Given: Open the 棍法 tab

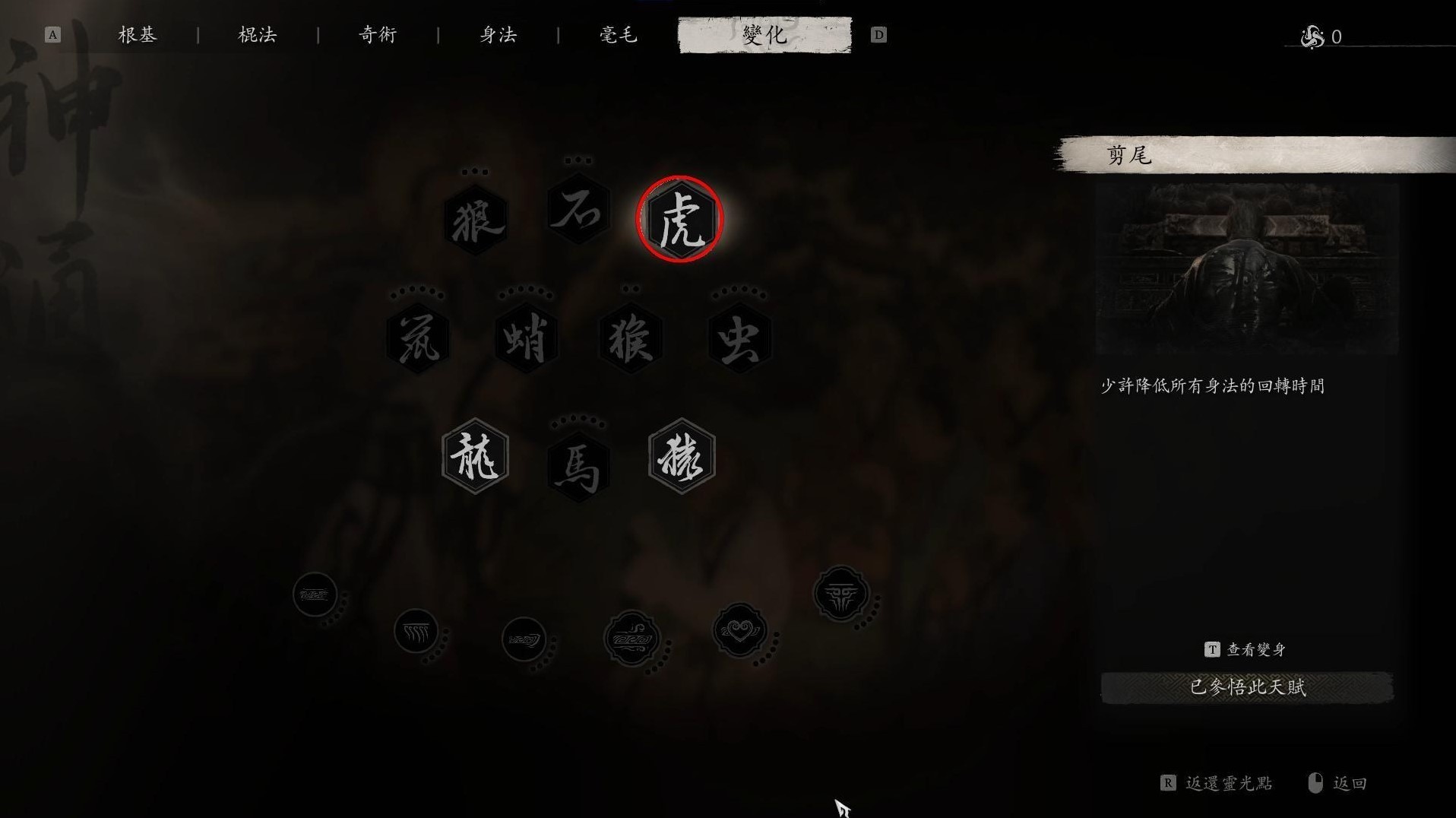Looking at the screenshot, I should click(x=258, y=35).
